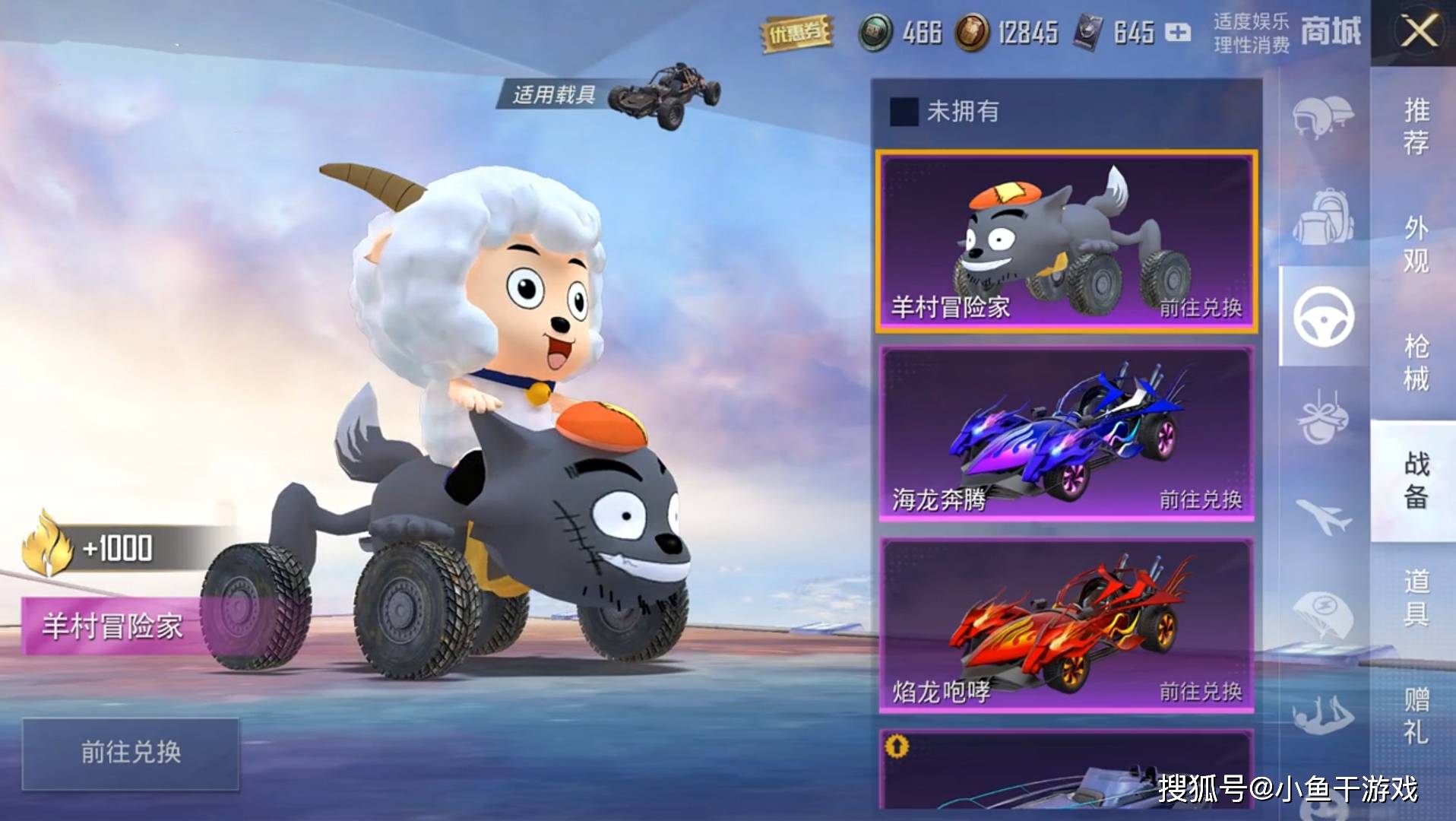Open the 赠礼 tab
1456x821 pixels.
coord(1415,715)
